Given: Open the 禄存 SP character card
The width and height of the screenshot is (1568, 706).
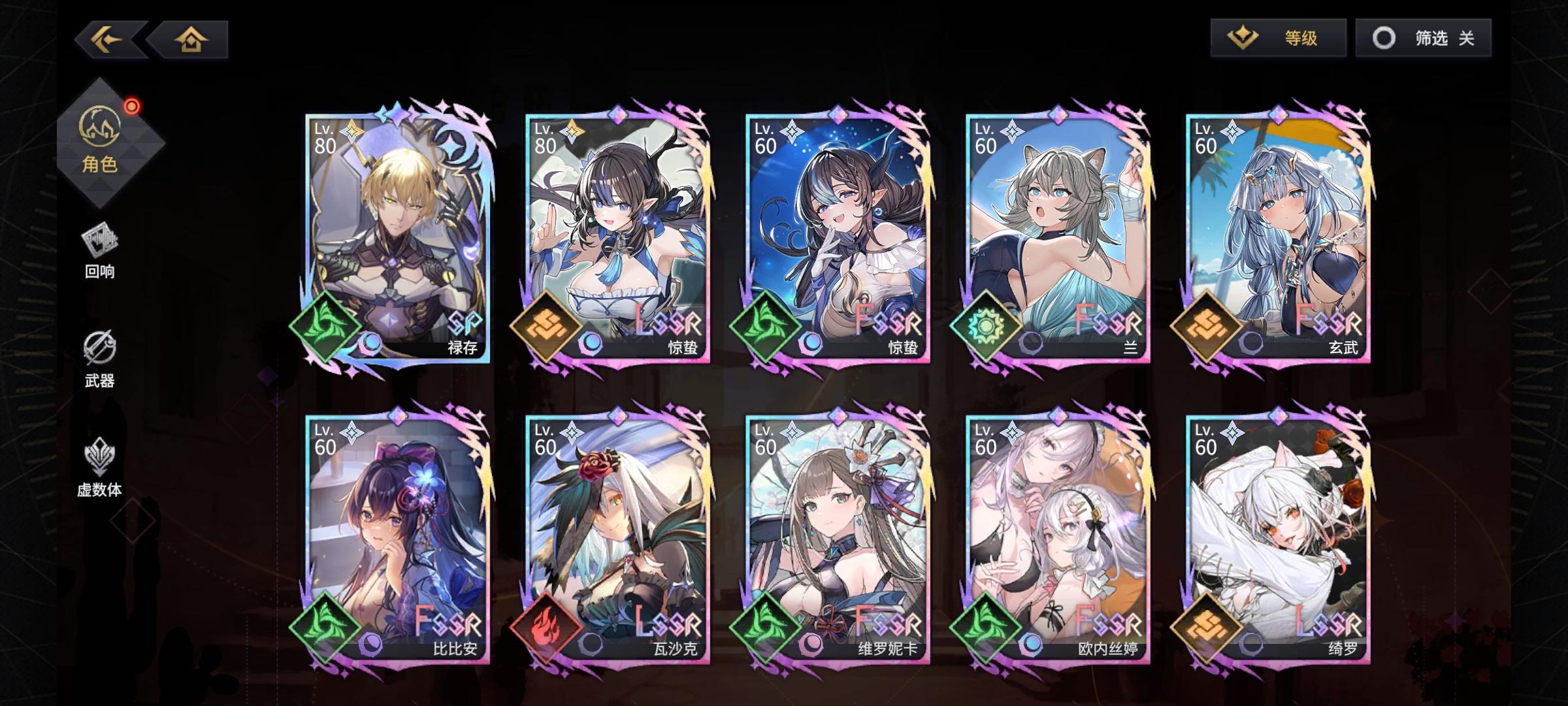Looking at the screenshot, I should [x=395, y=235].
